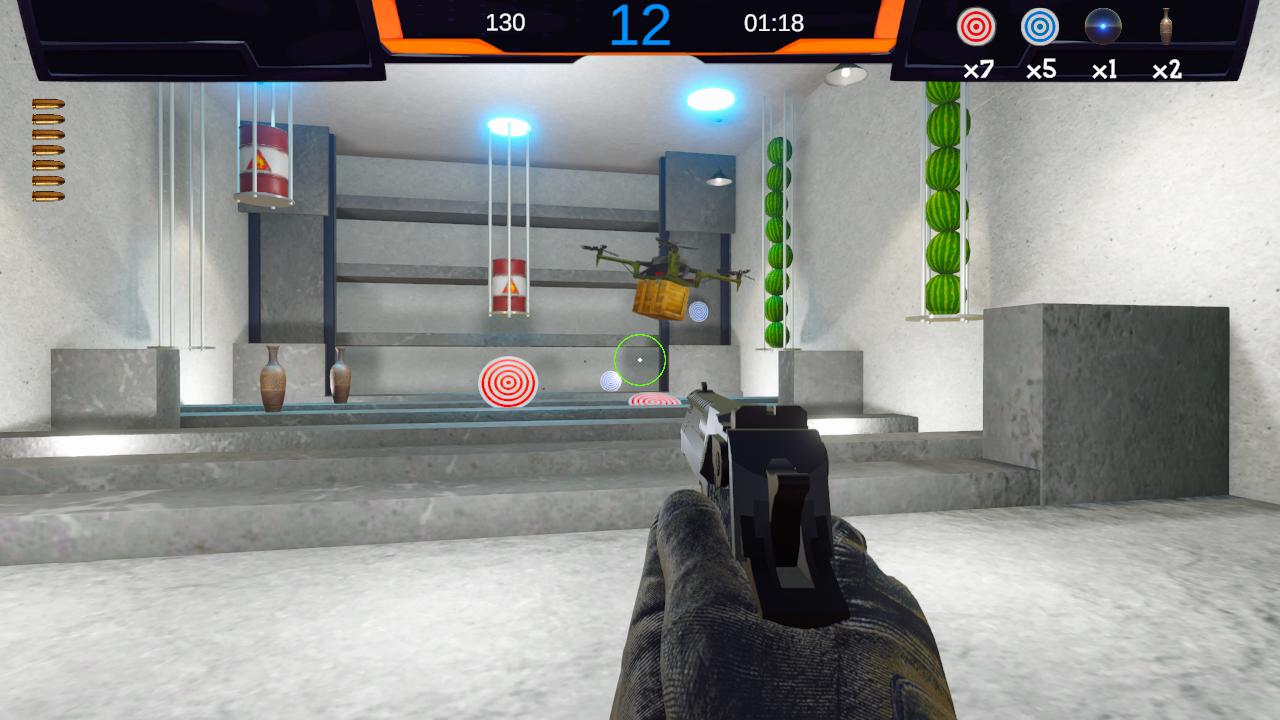Image resolution: width=1280 pixels, height=720 pixels.
Task: Click the right-side watermelon column near the wall
Action: tap(944, 200)
